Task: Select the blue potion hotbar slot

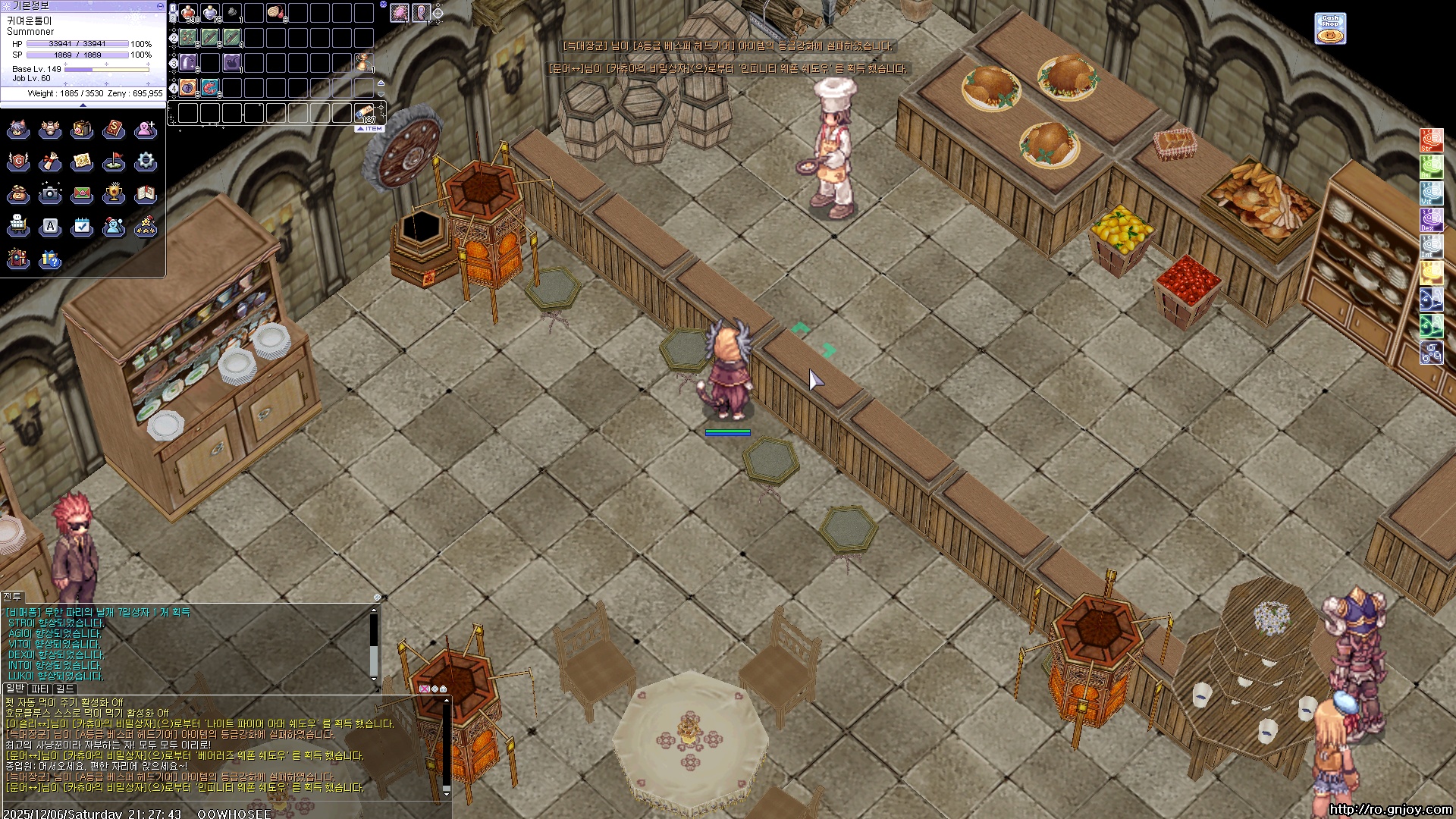Action: (210, 13)
